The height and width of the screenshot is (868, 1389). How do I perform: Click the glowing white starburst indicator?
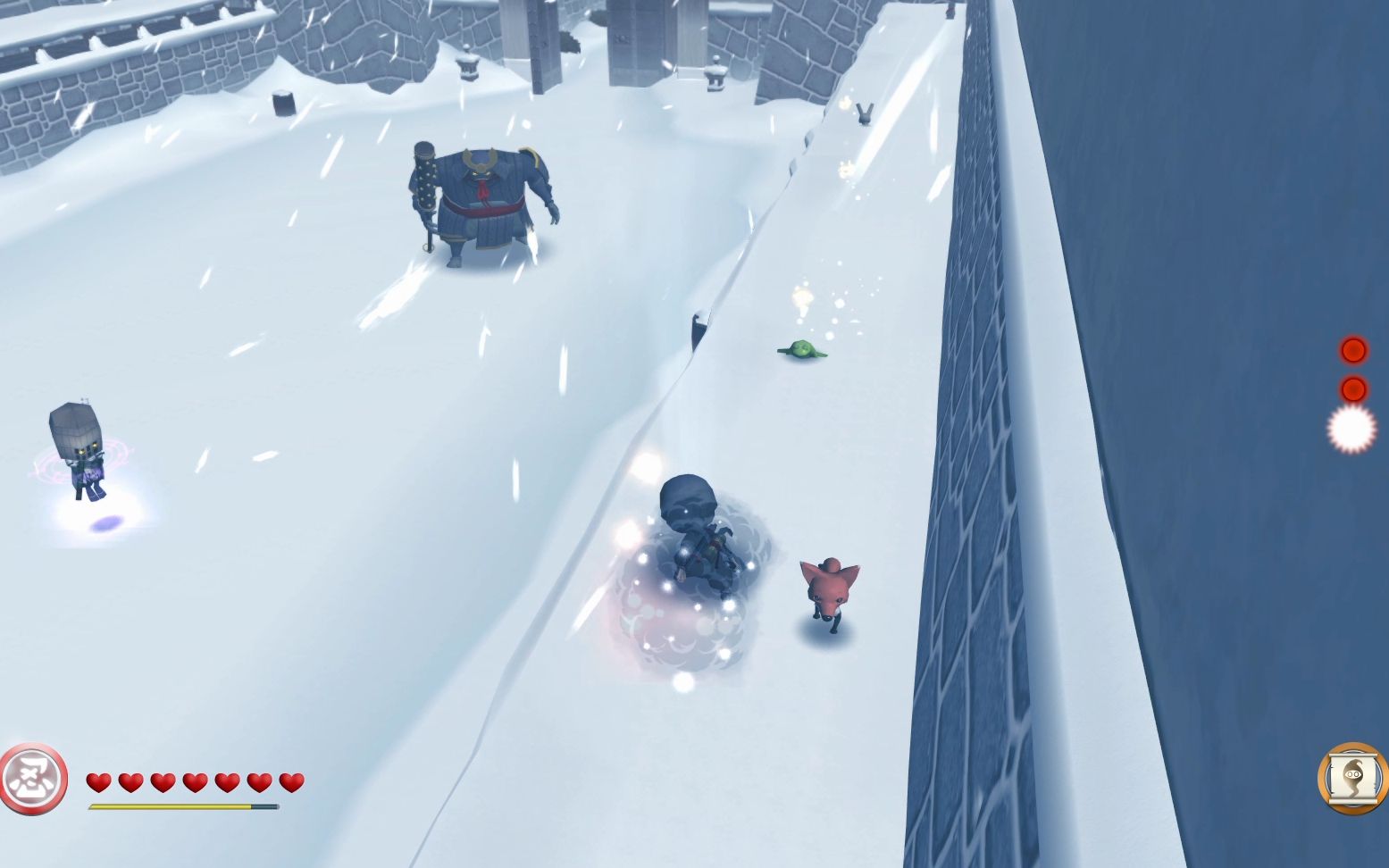1351,427
